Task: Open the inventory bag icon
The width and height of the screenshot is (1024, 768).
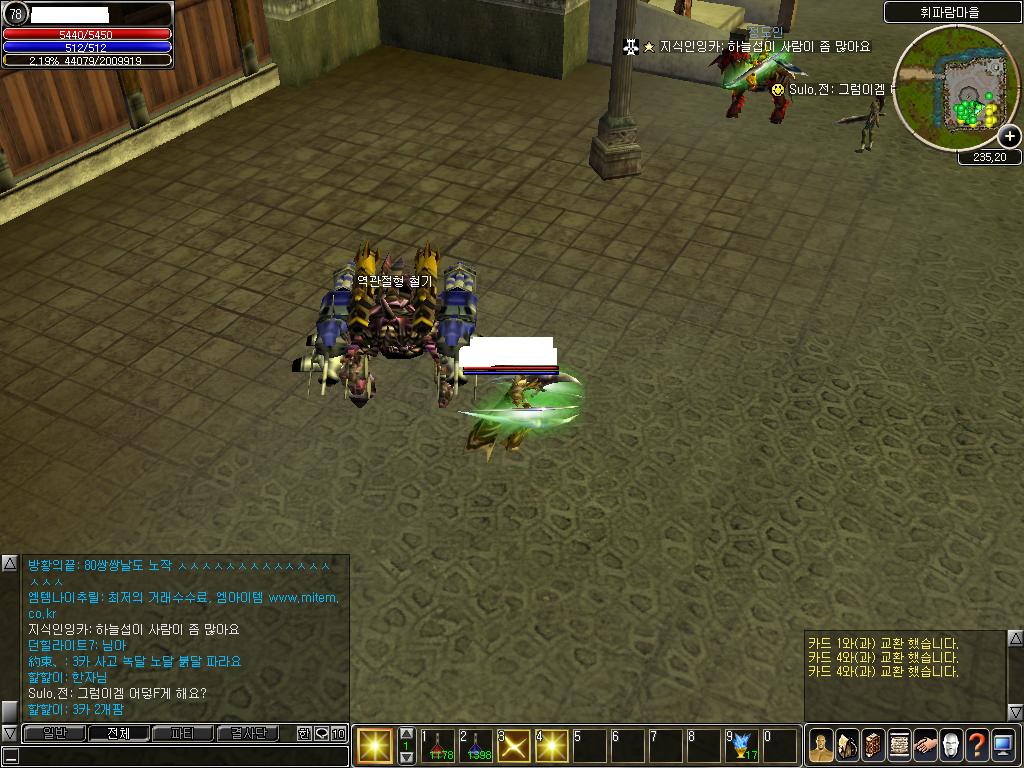Action: click(x=847, y=745)
